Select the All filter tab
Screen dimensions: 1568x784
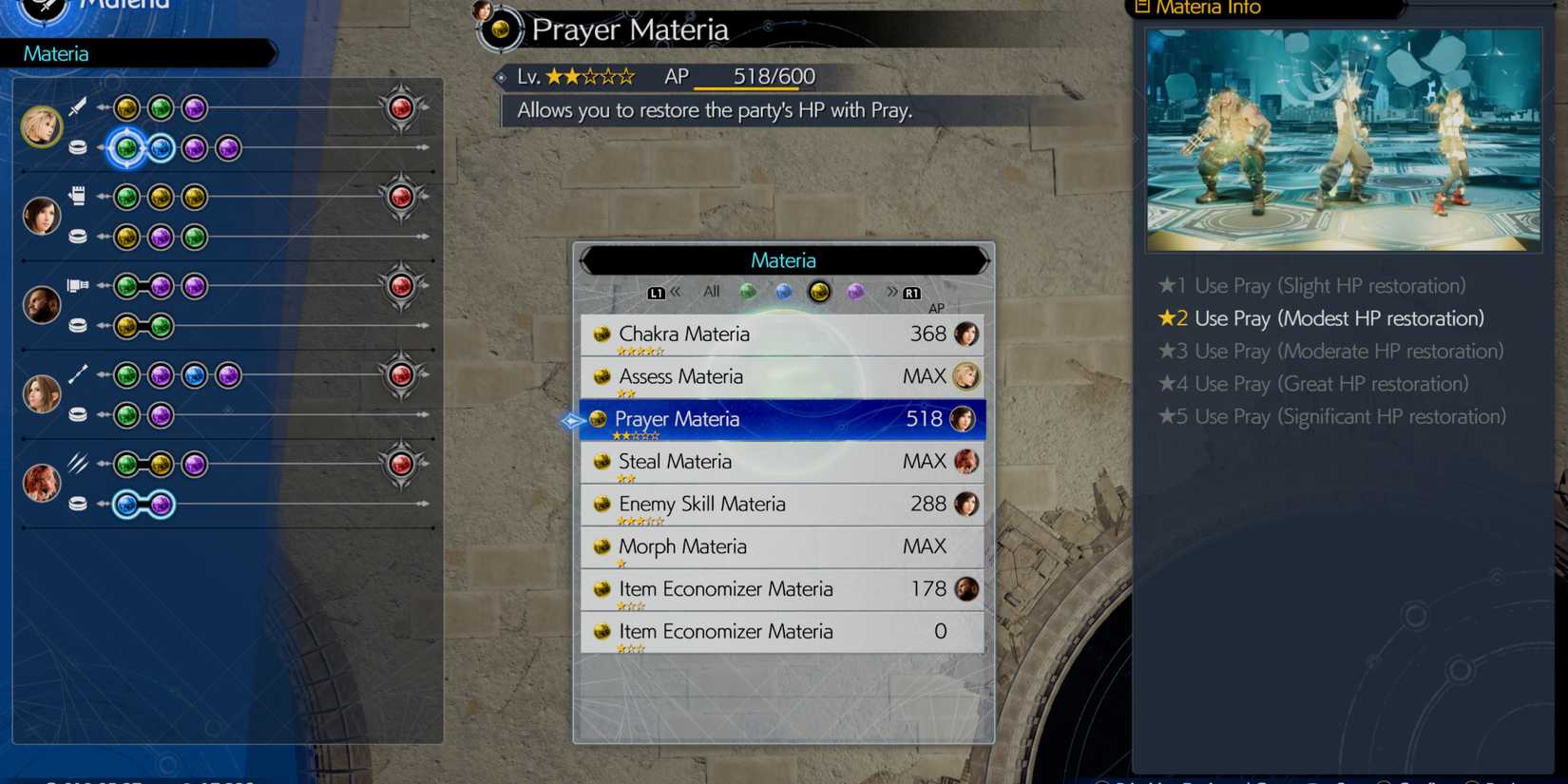coord(710,292)
